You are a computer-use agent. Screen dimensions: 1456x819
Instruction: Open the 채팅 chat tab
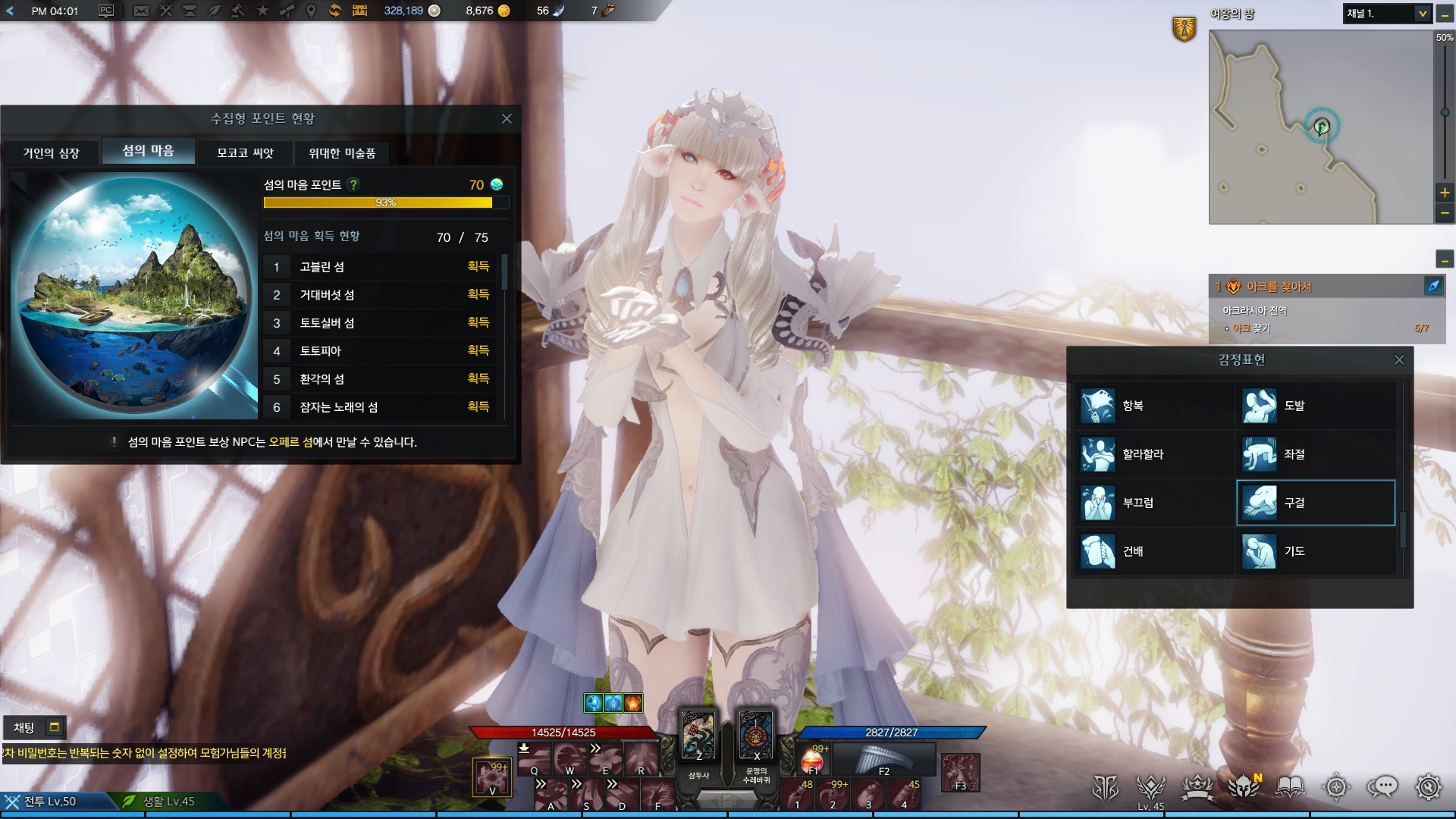point(24,728)
